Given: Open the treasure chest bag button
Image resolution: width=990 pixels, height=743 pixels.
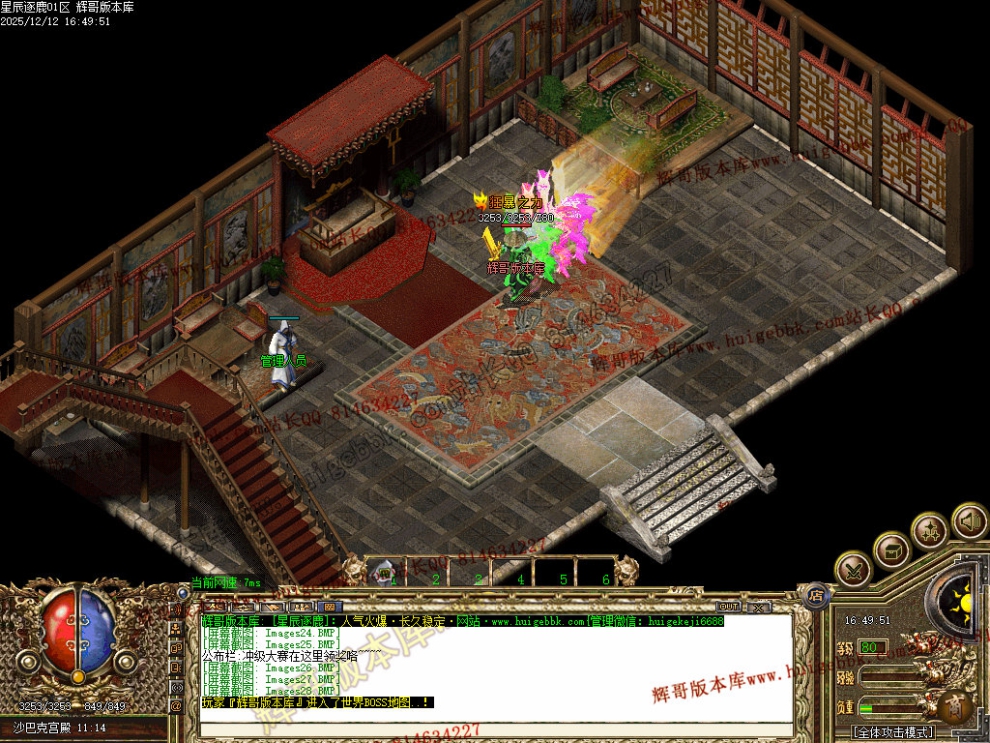Looking at the screenshot, I should coord(891,549).
